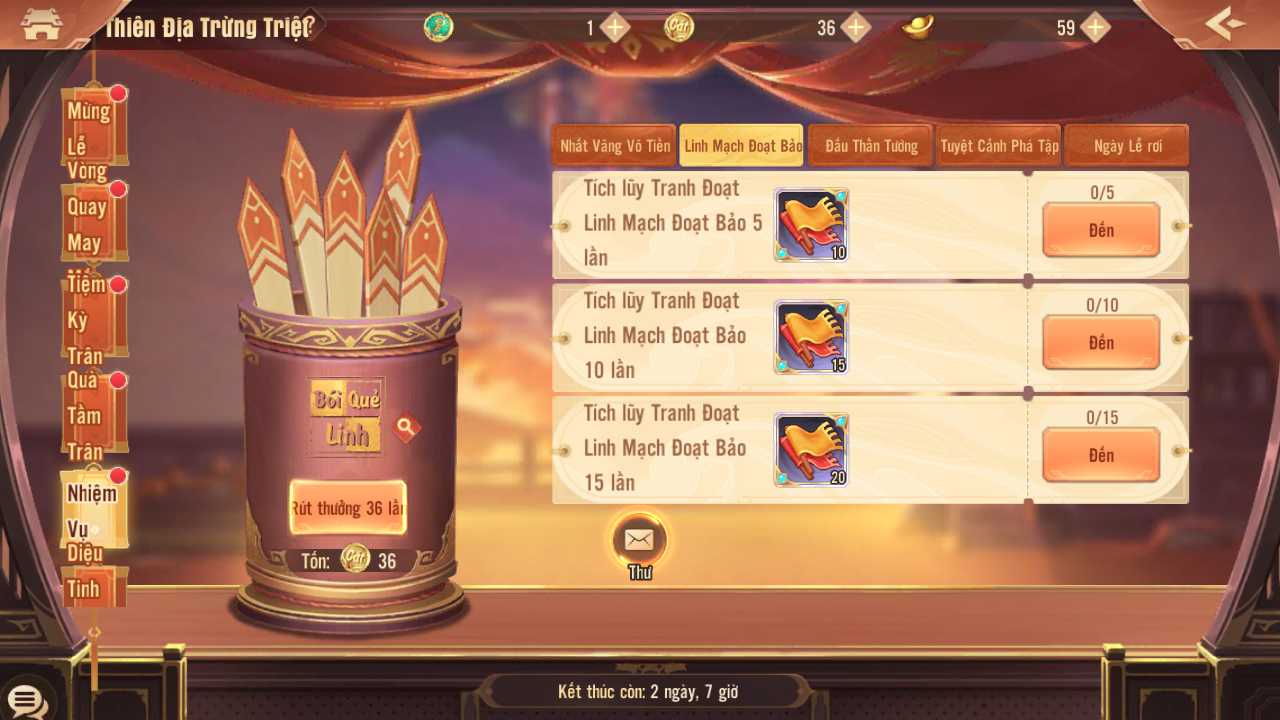
Task: Choose the Ngày Lễ rơi tab
Action: click(x=1127, y=146)
